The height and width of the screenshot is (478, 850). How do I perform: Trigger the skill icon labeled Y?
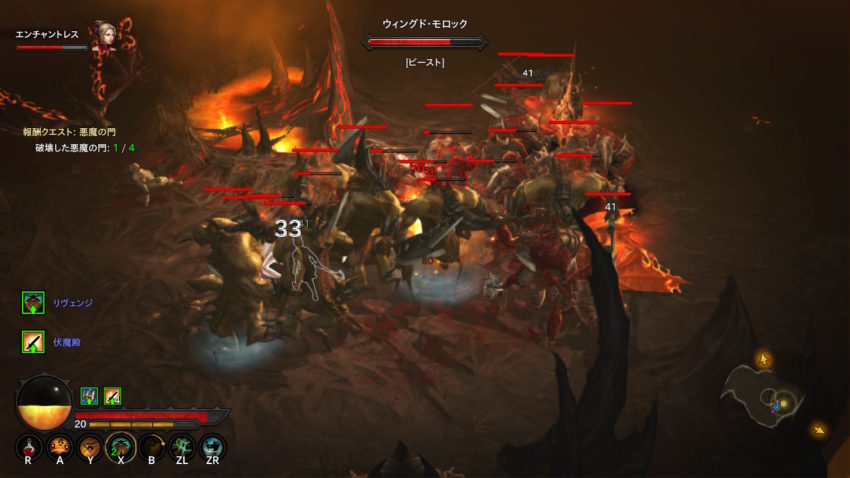(90, 446)
